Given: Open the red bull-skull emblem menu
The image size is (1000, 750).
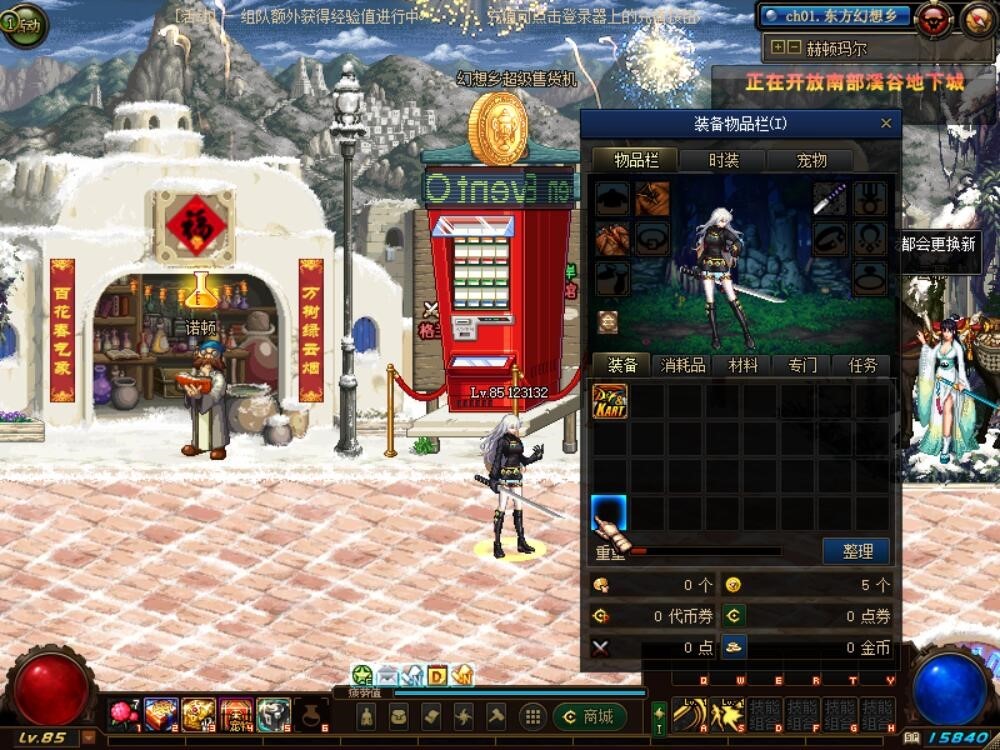Looking at the screenshot, I should click(x=934, y=18).
